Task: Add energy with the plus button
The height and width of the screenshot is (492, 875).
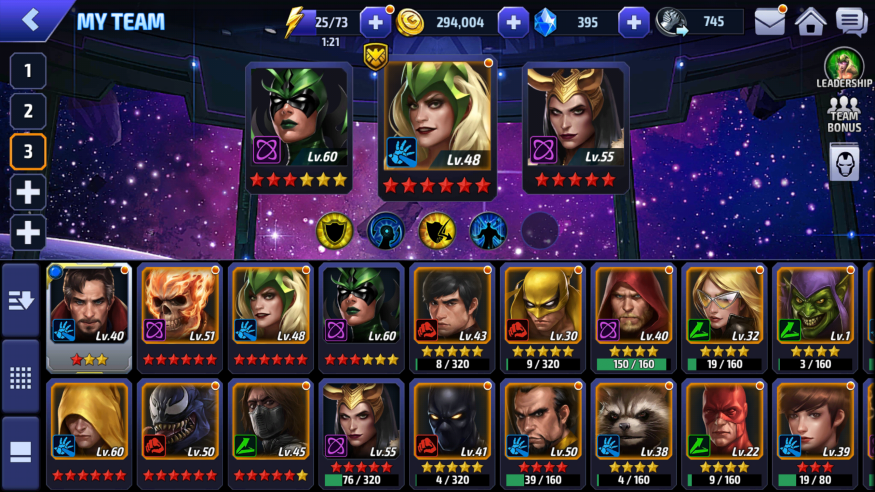Action: tap(375, 22)
